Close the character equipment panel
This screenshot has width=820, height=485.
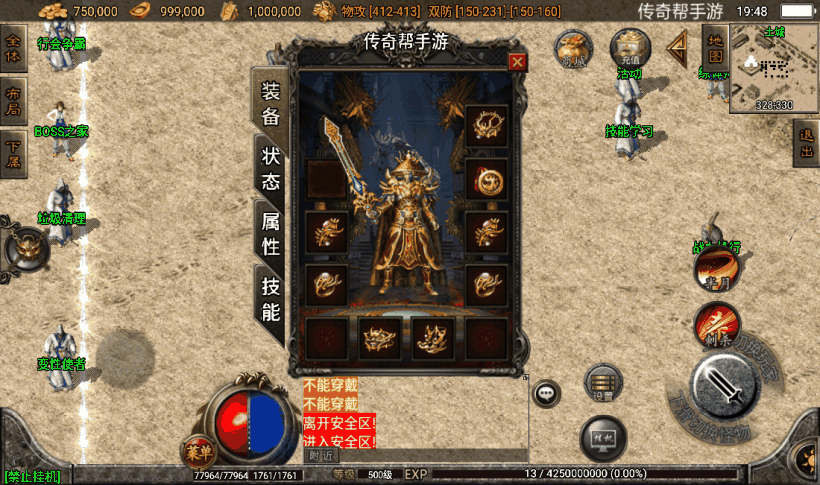(517, 62)
